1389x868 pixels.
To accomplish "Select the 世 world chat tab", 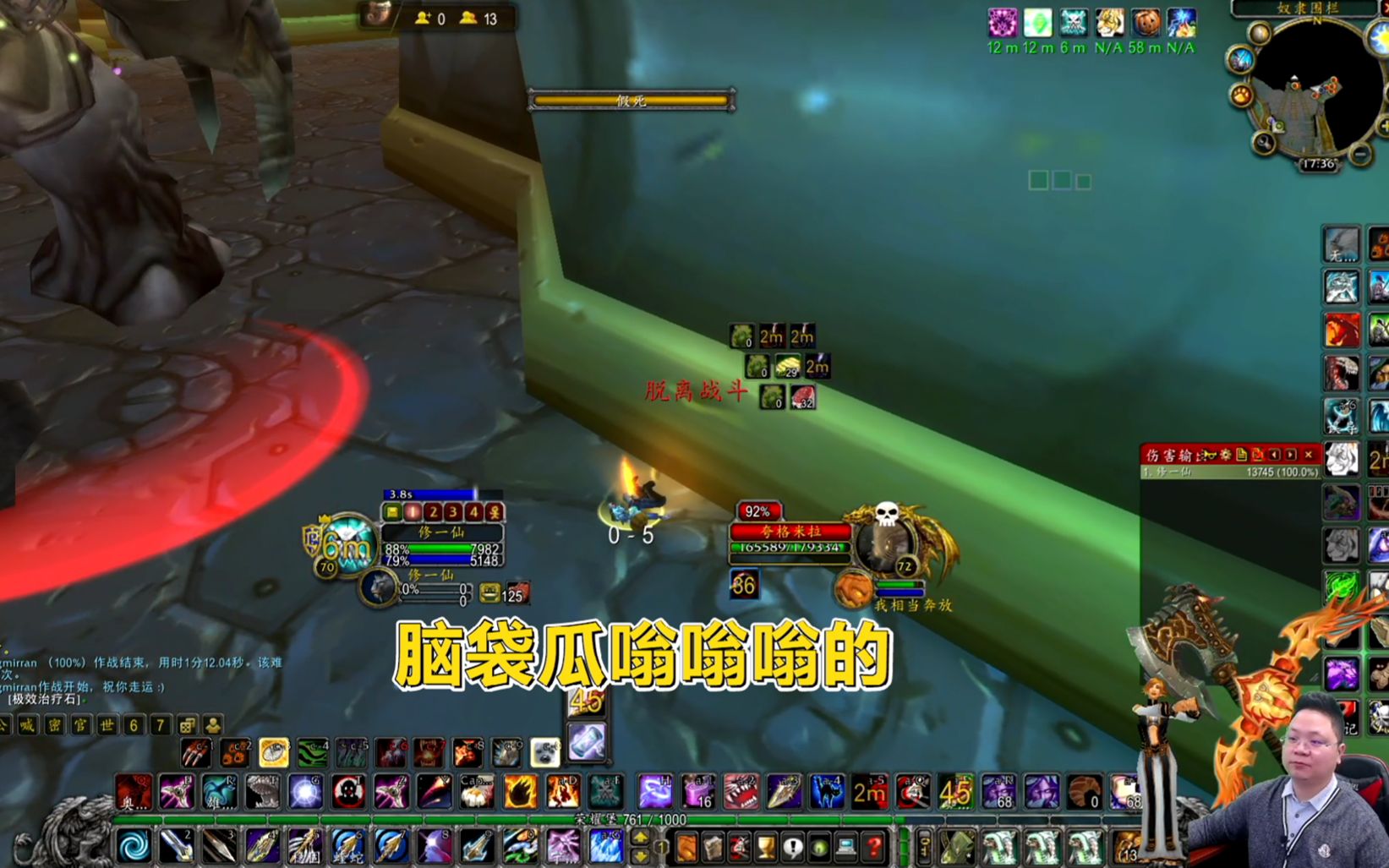I will (x=107, y=725).
